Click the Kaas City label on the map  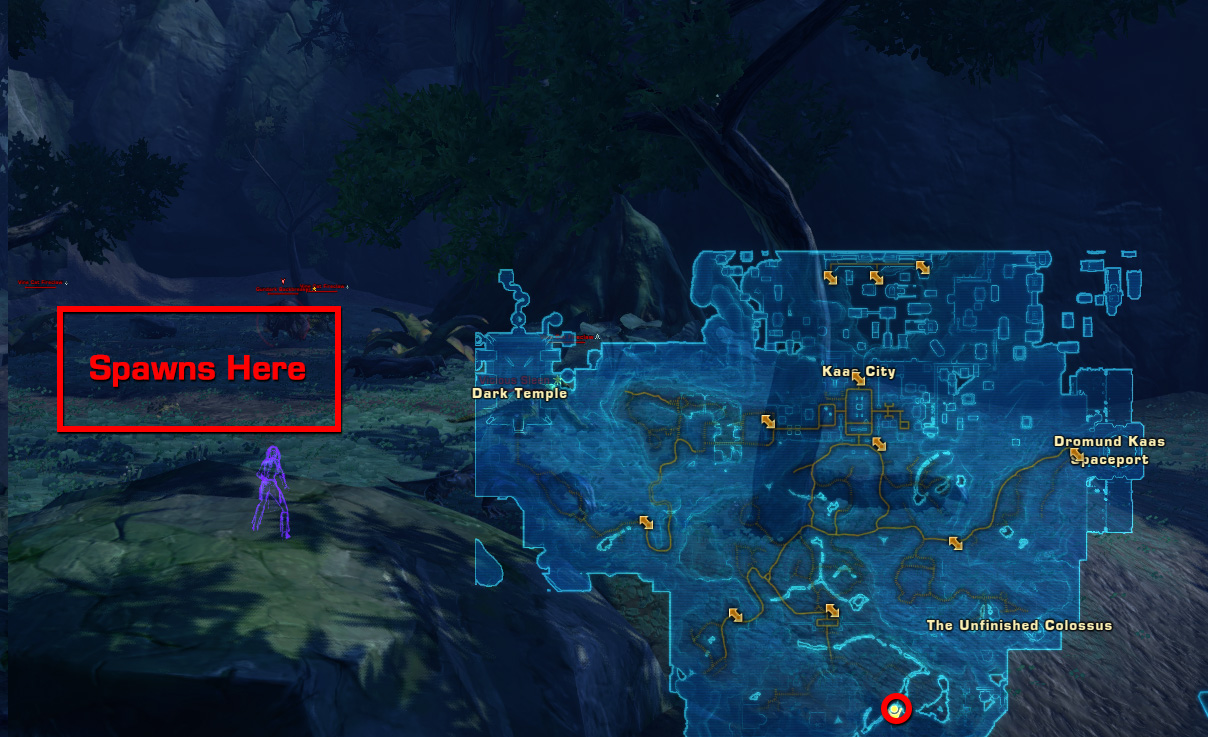(858, 371)
